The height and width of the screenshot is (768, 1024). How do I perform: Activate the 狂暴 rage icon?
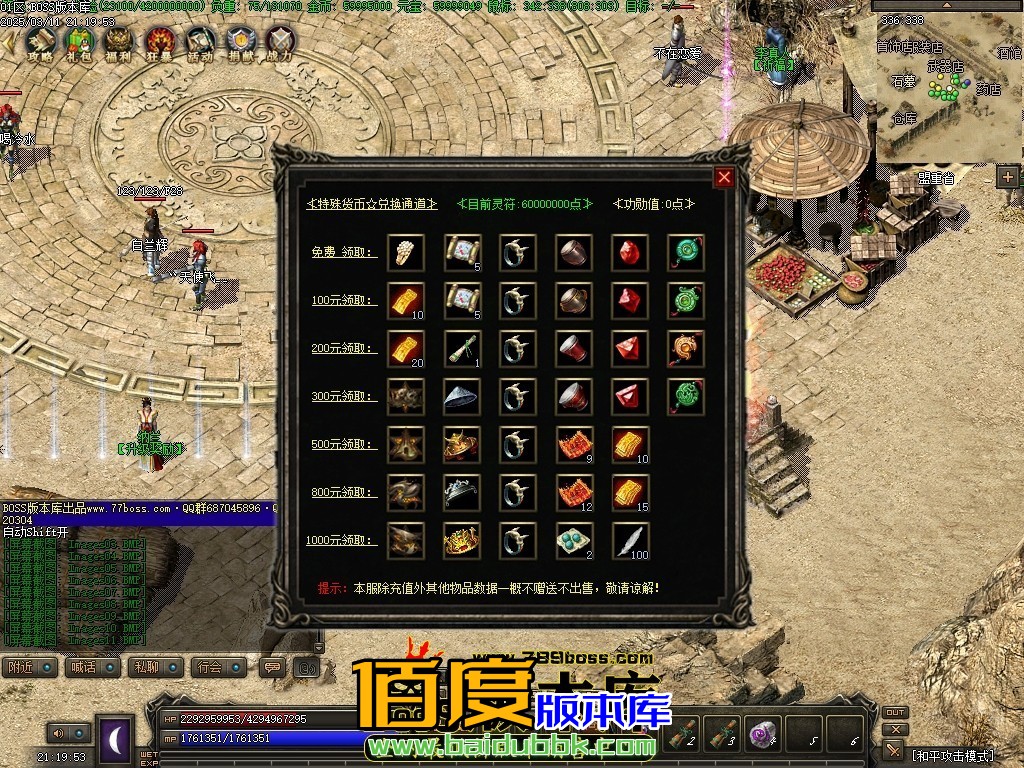[x=160, y=41]
